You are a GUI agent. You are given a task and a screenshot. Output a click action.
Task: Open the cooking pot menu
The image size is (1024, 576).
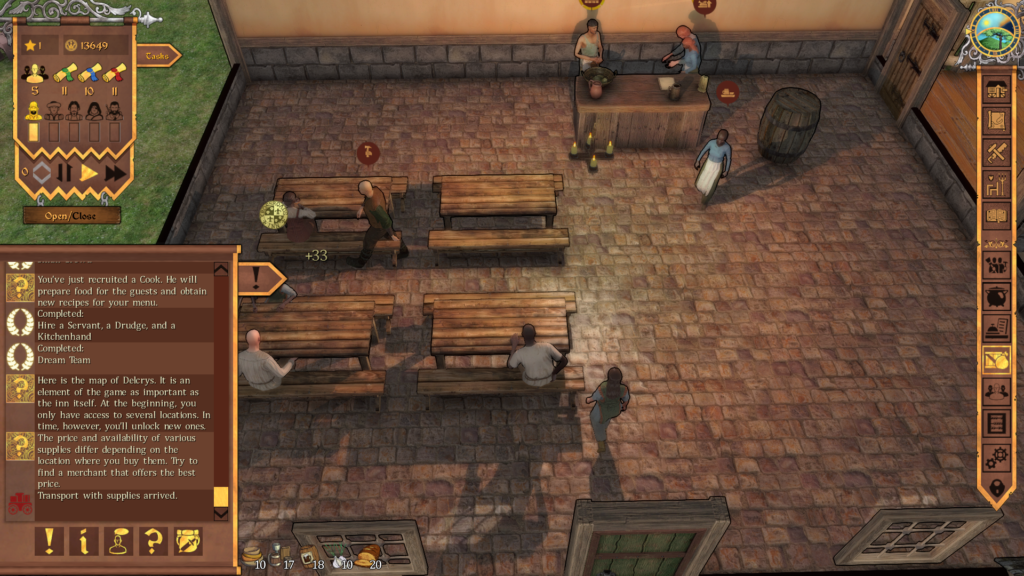(x=996, y=297)
